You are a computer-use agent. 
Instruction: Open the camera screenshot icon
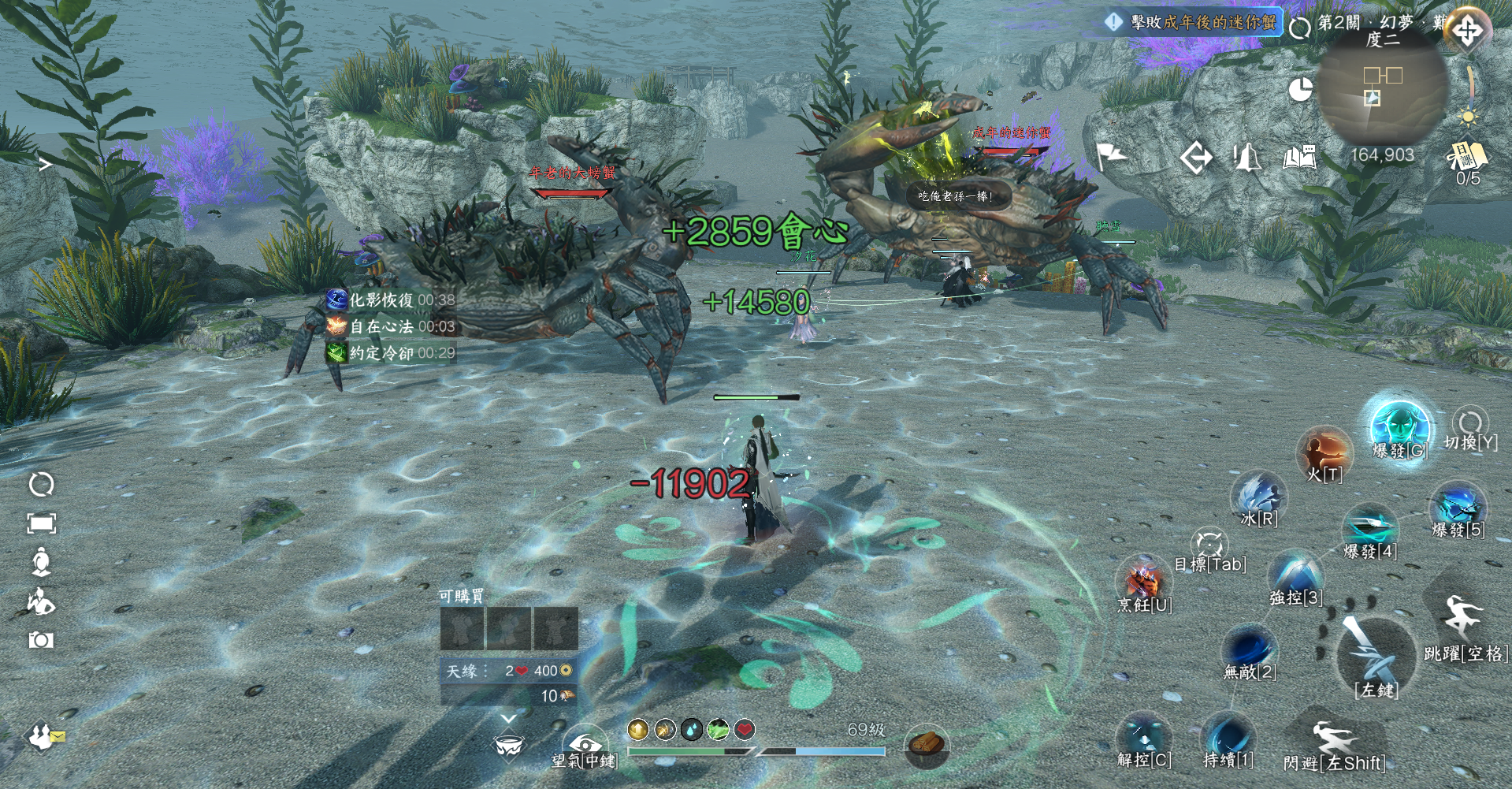41,640
